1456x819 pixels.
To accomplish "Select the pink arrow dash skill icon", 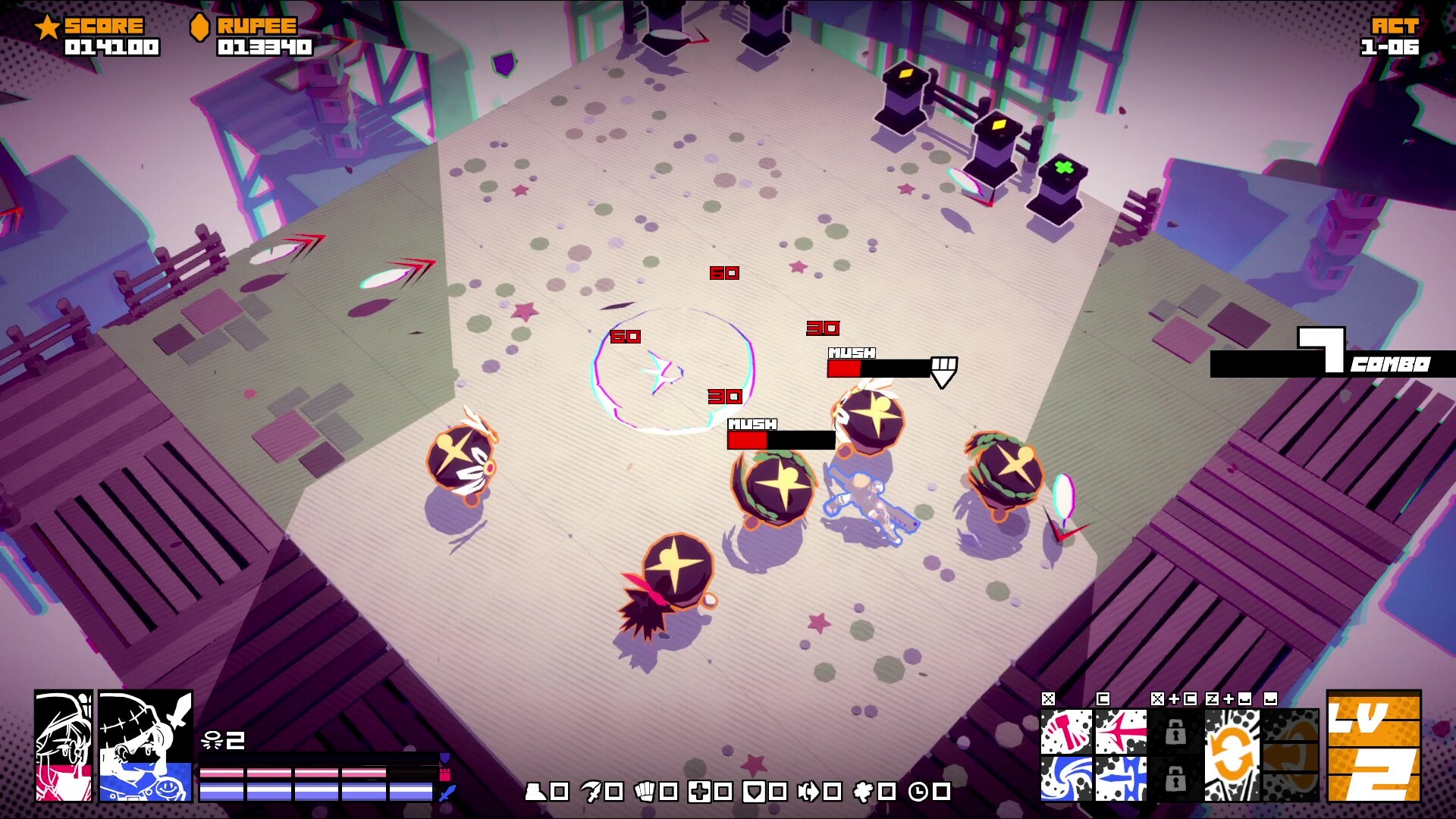I will [x=1122, y=733].
